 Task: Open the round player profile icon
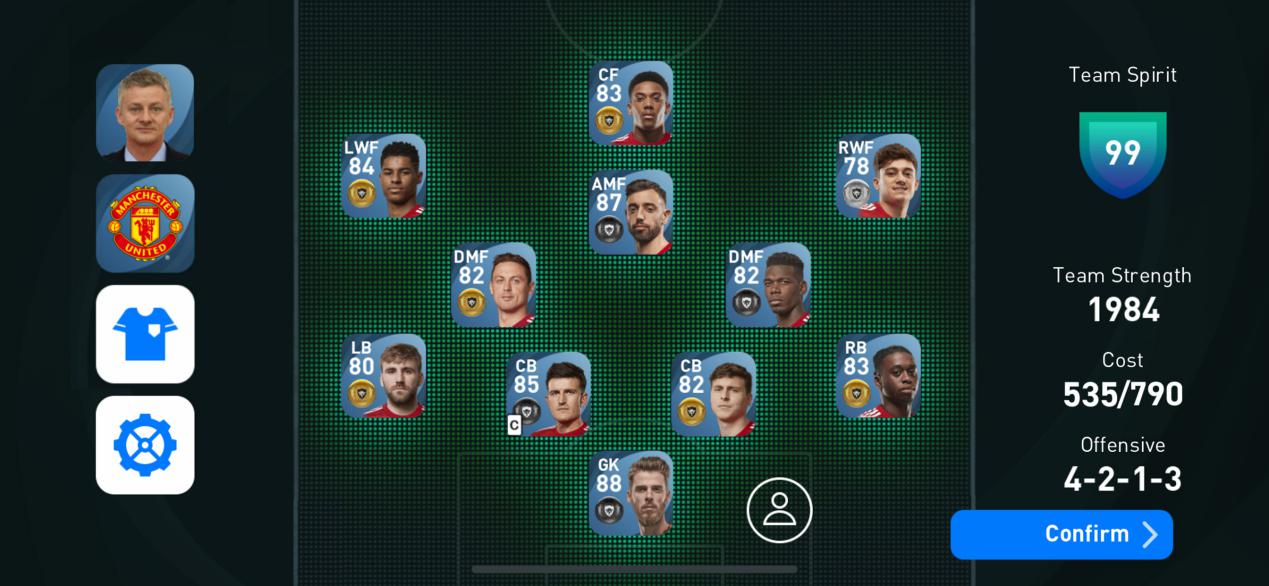779,510
